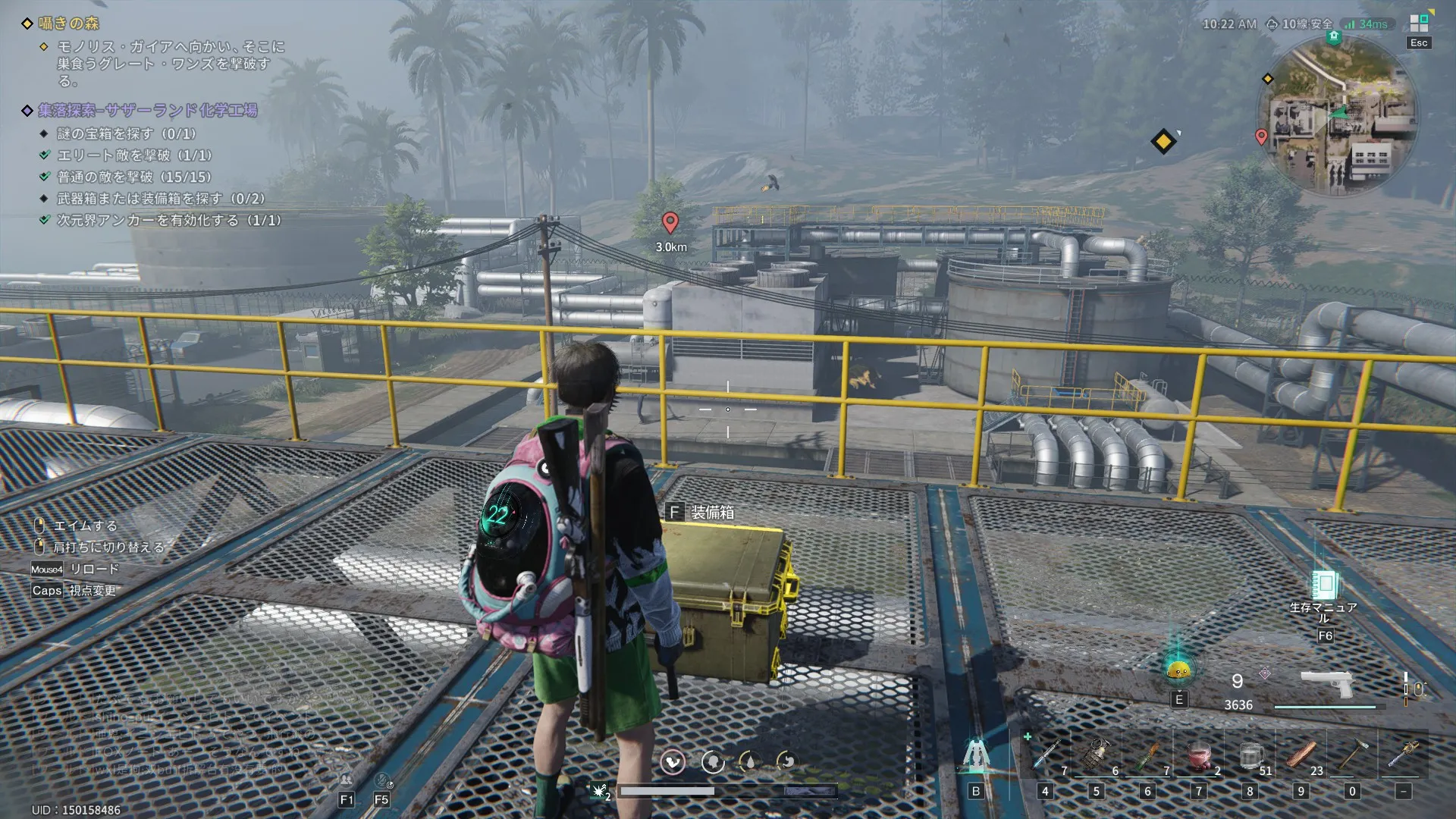Use the pink tea cup item
The width and height of the screenshot is (1456, 819).
1199,756
